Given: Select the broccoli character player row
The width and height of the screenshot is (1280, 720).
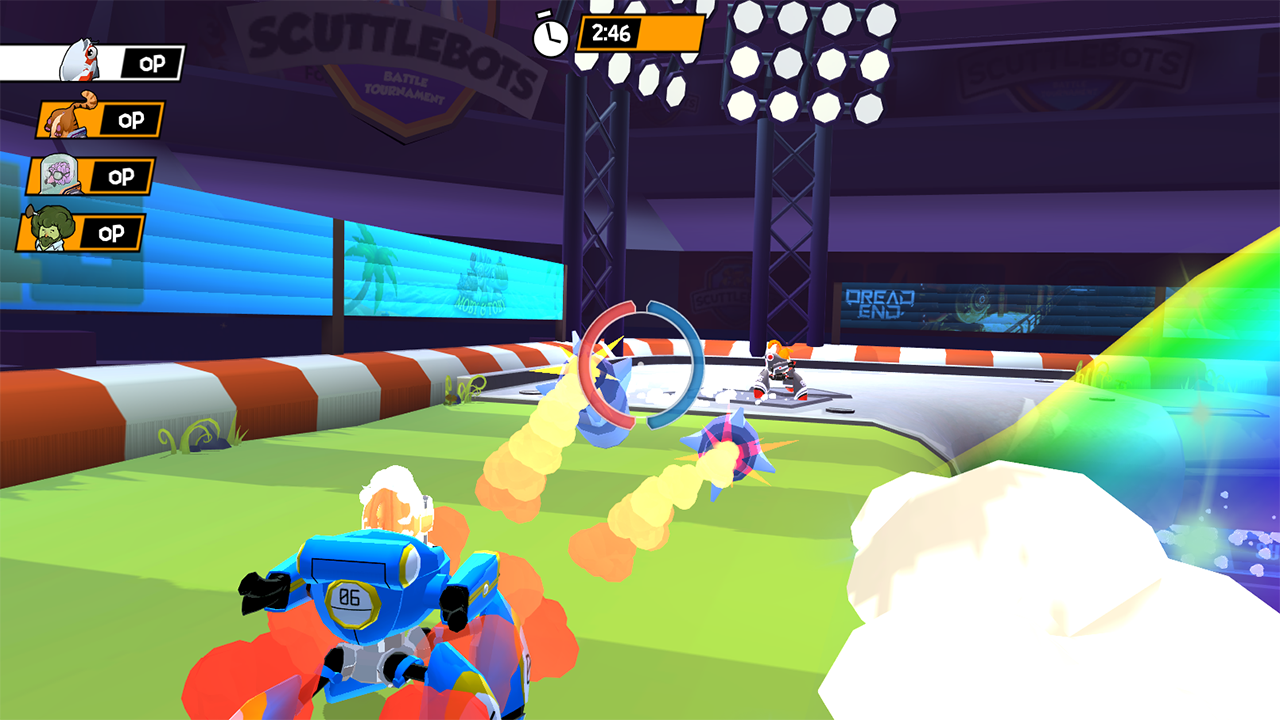Looking at the screenshot, I should pyautogui.click(x=80, y=233).
